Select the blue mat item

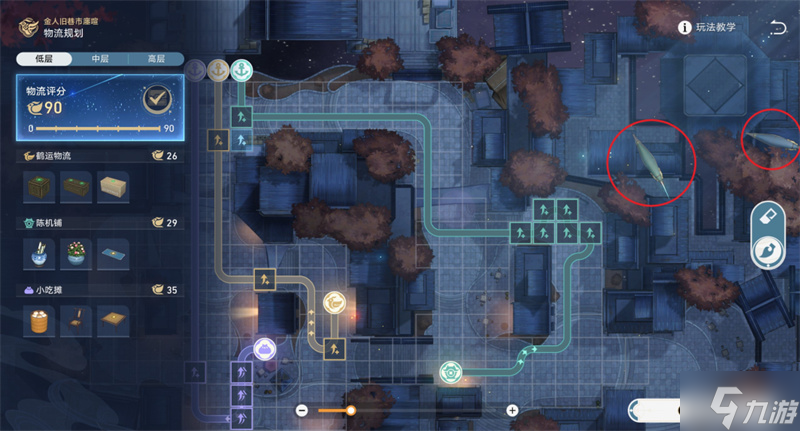click(x=111, y=252)
